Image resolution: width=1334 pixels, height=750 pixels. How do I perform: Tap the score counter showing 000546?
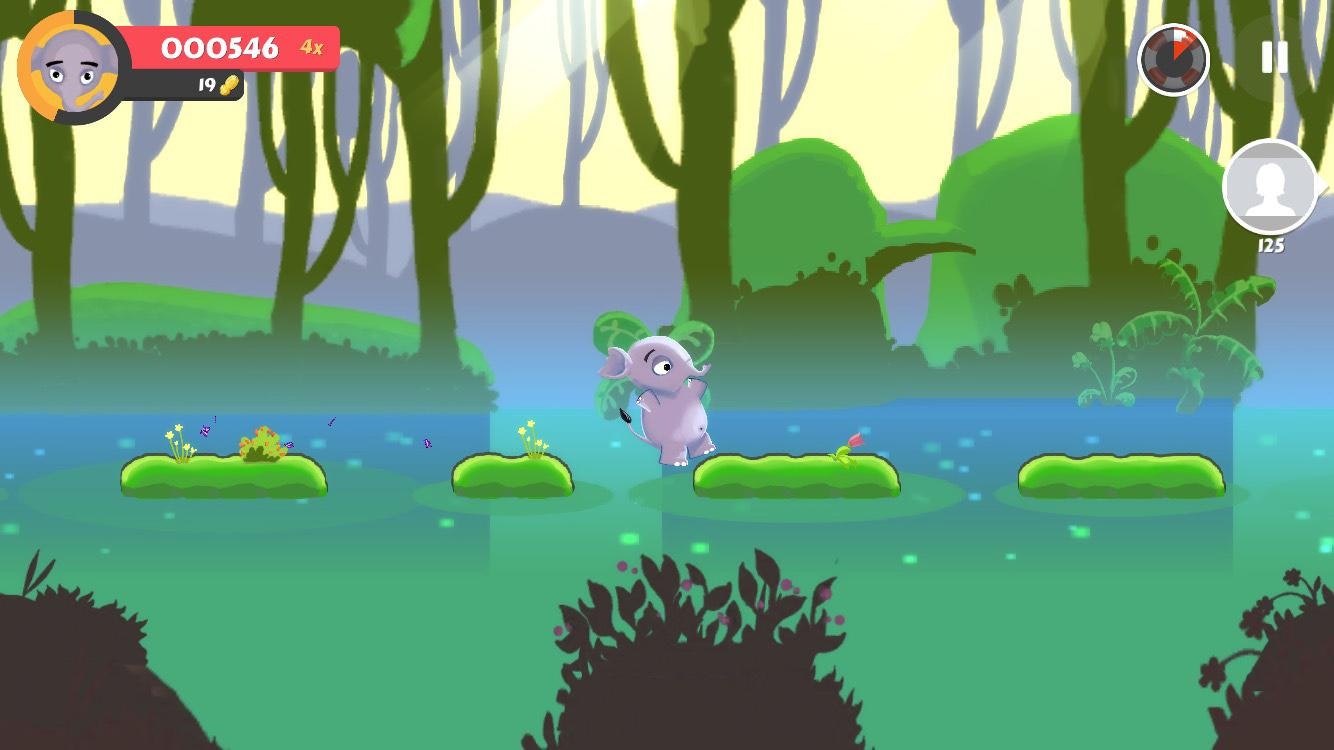(222, 48)
